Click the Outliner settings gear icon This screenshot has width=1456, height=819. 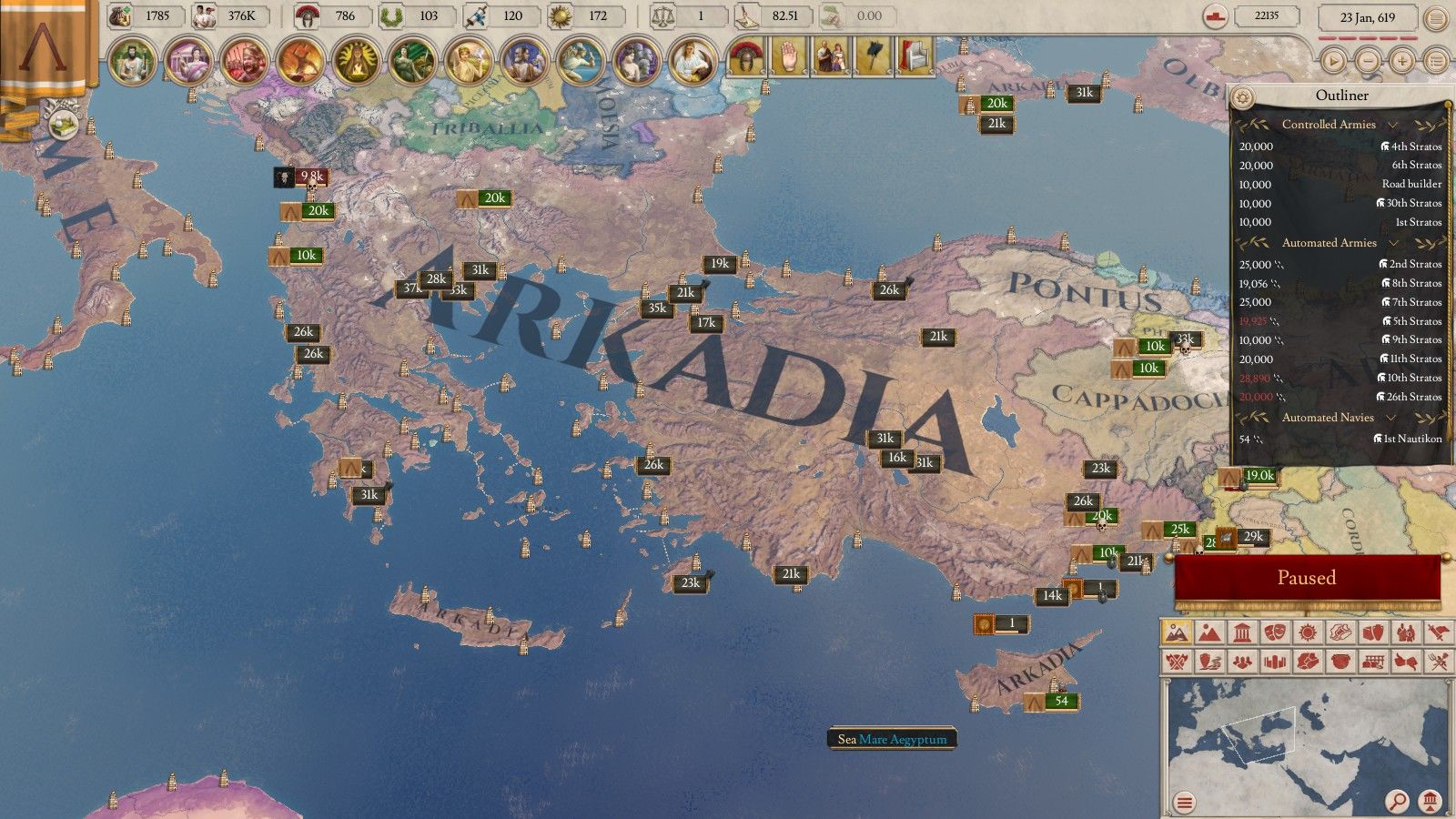[x=1242, y=95]
